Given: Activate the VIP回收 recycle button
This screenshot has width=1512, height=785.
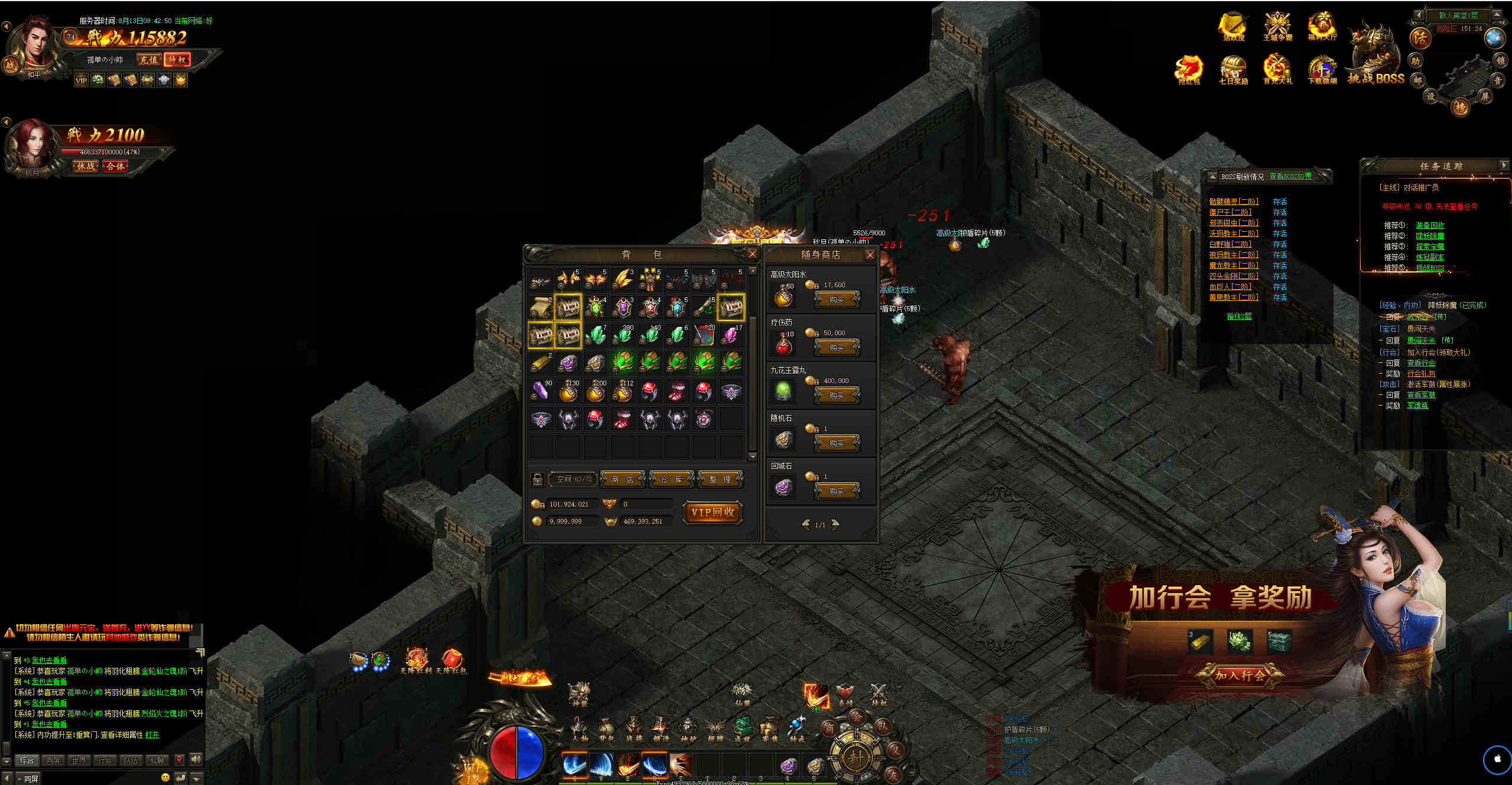Looking at the screenshot, I should 713,512.
